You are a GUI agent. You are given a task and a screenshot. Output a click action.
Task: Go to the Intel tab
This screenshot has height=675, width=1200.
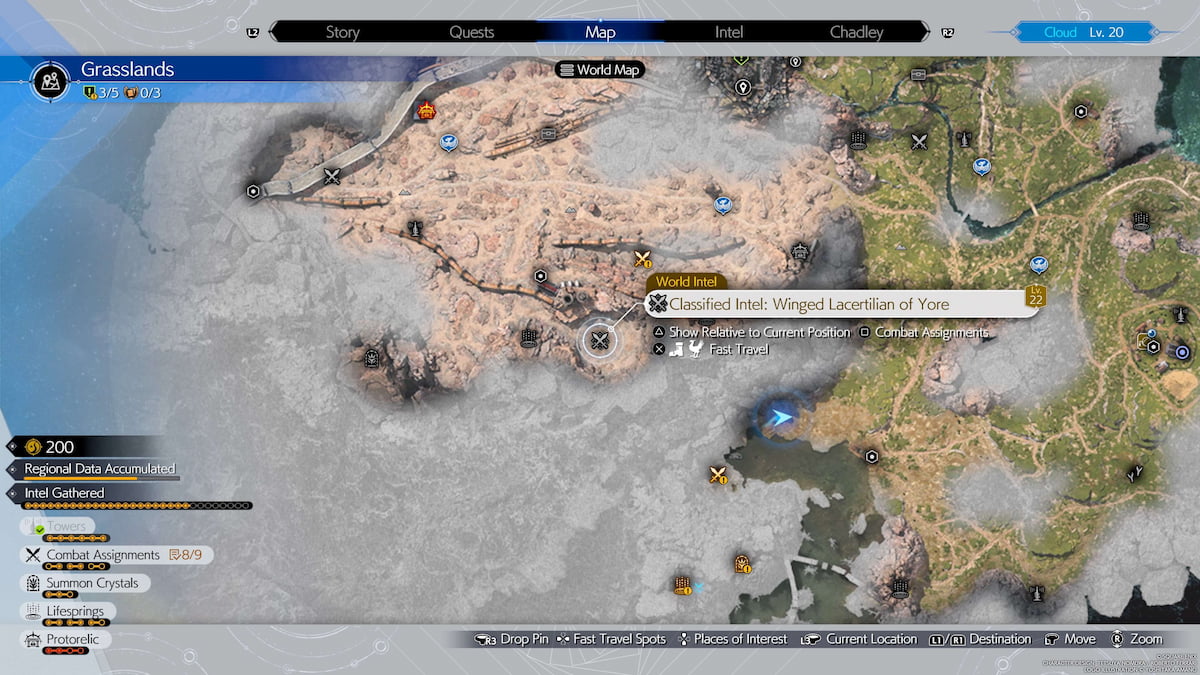[x=729, y=32]
